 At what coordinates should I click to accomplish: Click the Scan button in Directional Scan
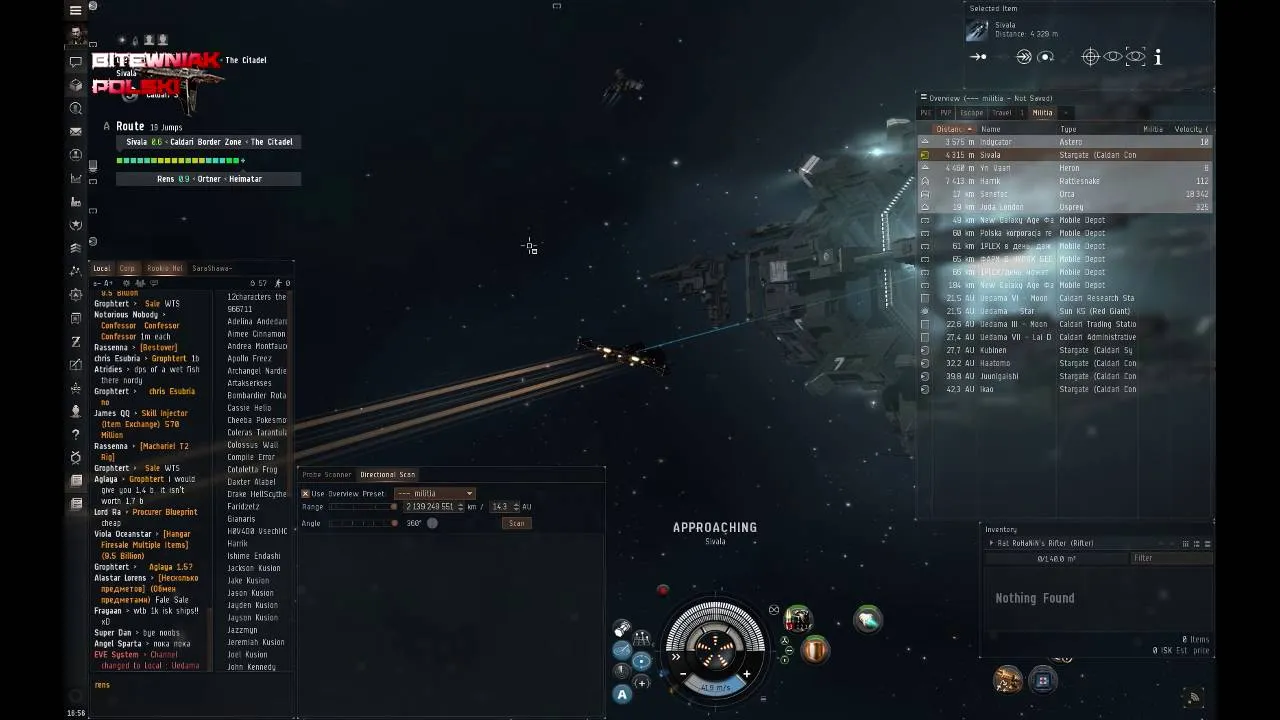pyautogui.click(x=516, y=523)
